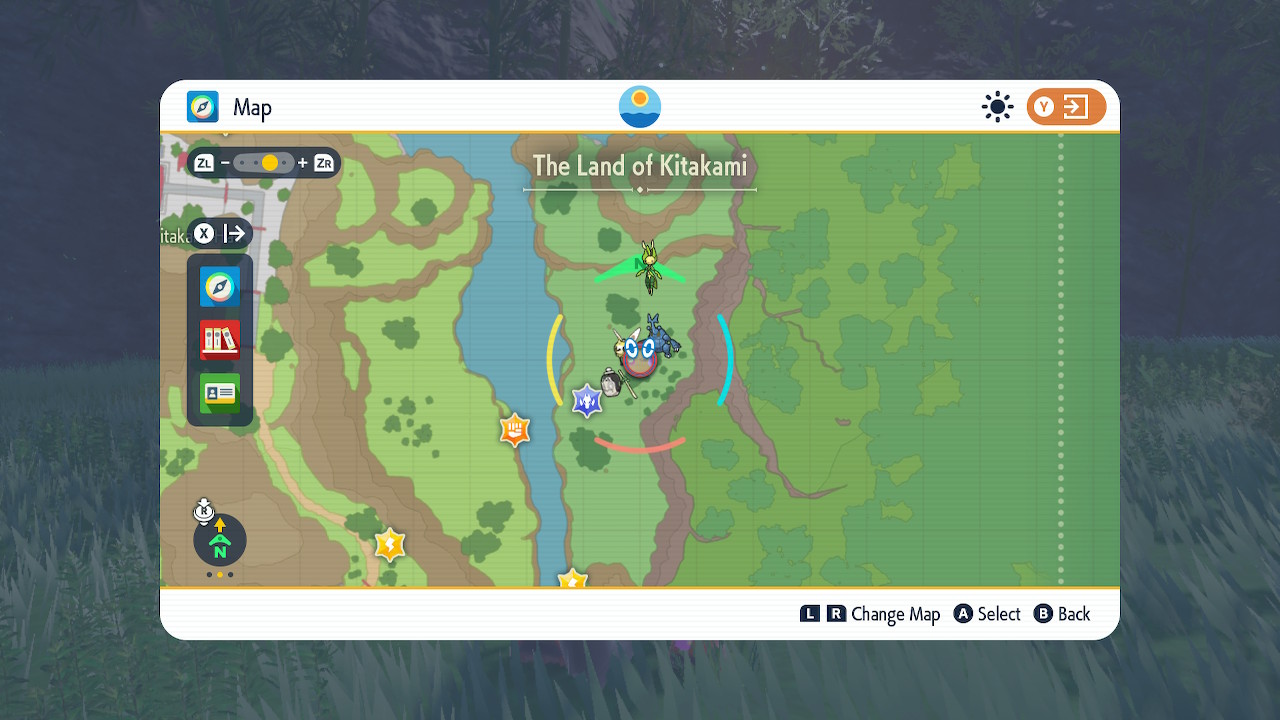Click the yellow dot on the zoom slider

click(268, 161)
